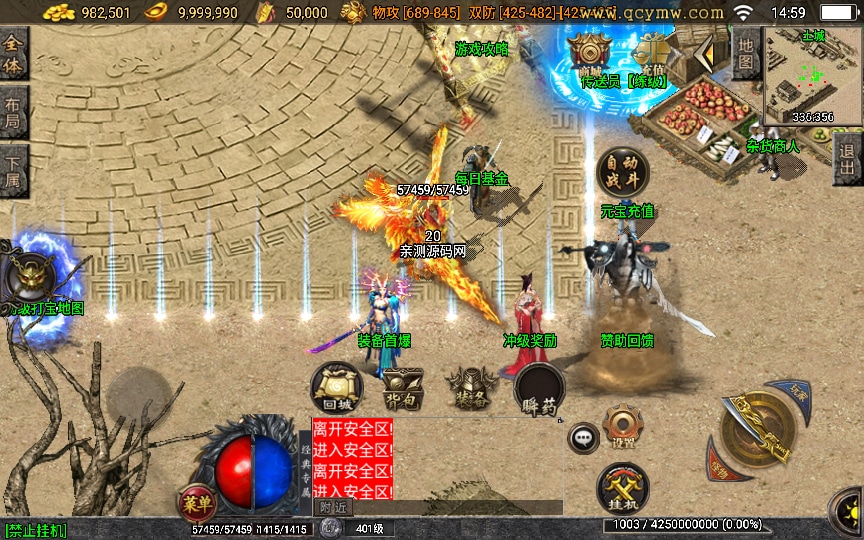Use the 瞬药 instant potion button
This screenshot has width=864, height=540.
click(538, 390)
